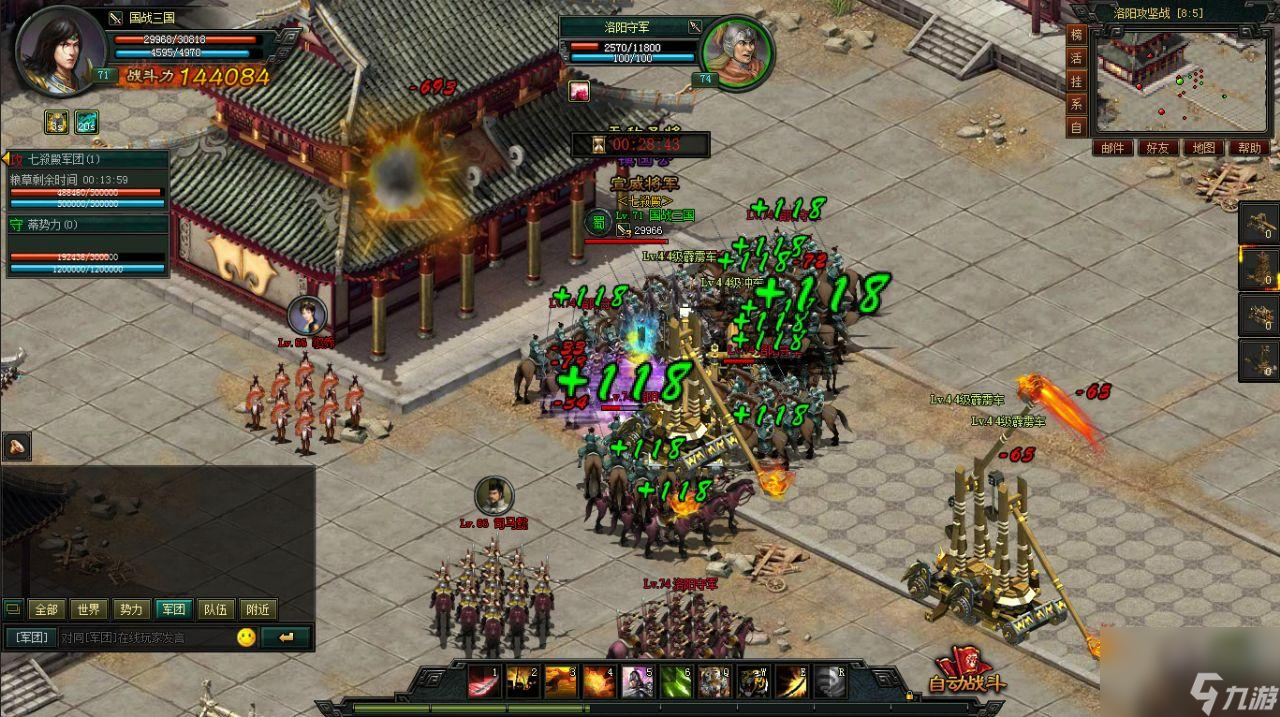1280x717 pixels.
Task: Switch chat to the 附近 nearby tab
Action: pyautogui.click(x=257, y=609)
